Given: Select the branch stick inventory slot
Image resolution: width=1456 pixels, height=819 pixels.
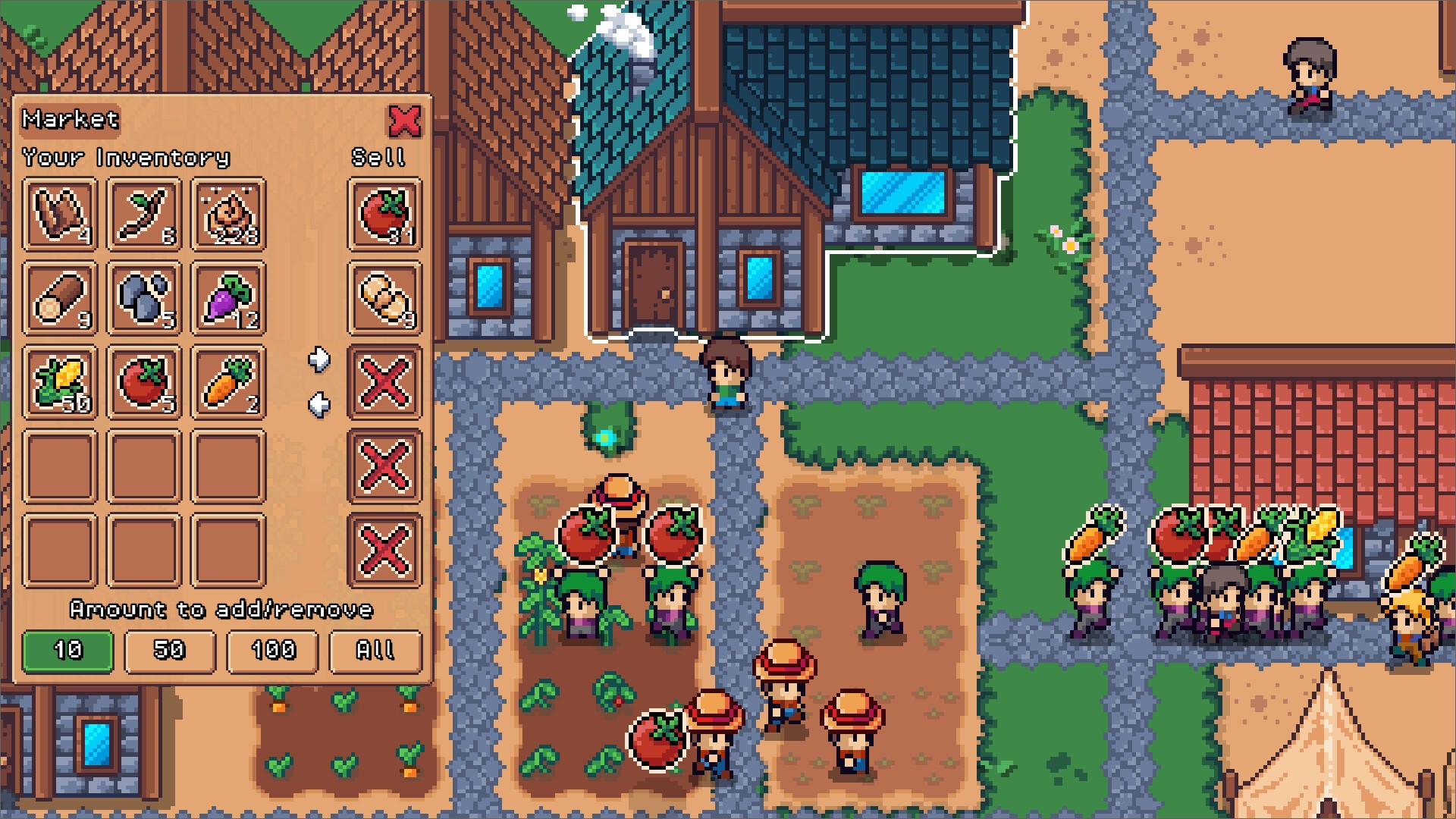Looking at the screenshot, I should (144, 215).
